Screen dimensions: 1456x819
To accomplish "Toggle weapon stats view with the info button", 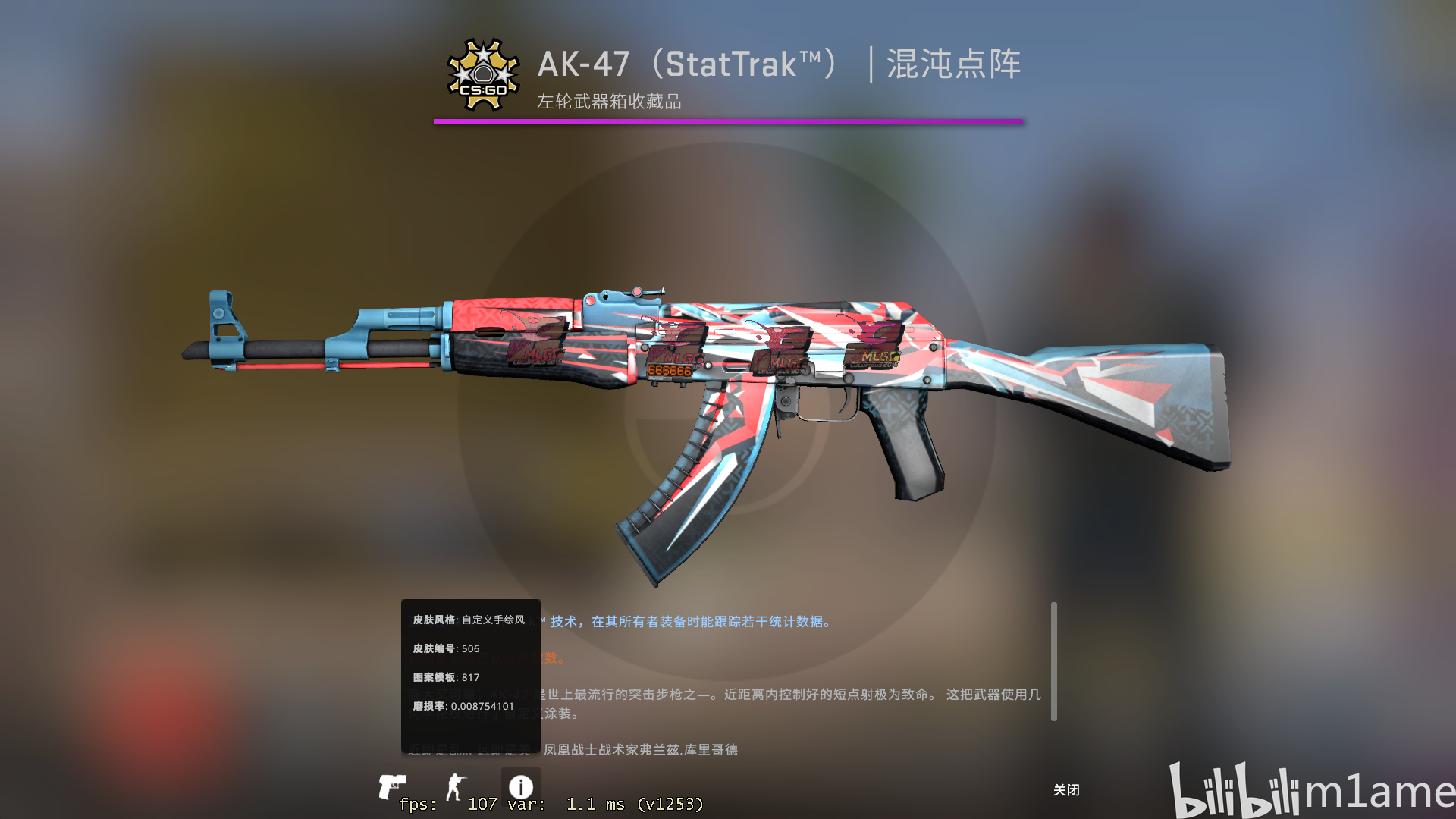I will point(523,785).
